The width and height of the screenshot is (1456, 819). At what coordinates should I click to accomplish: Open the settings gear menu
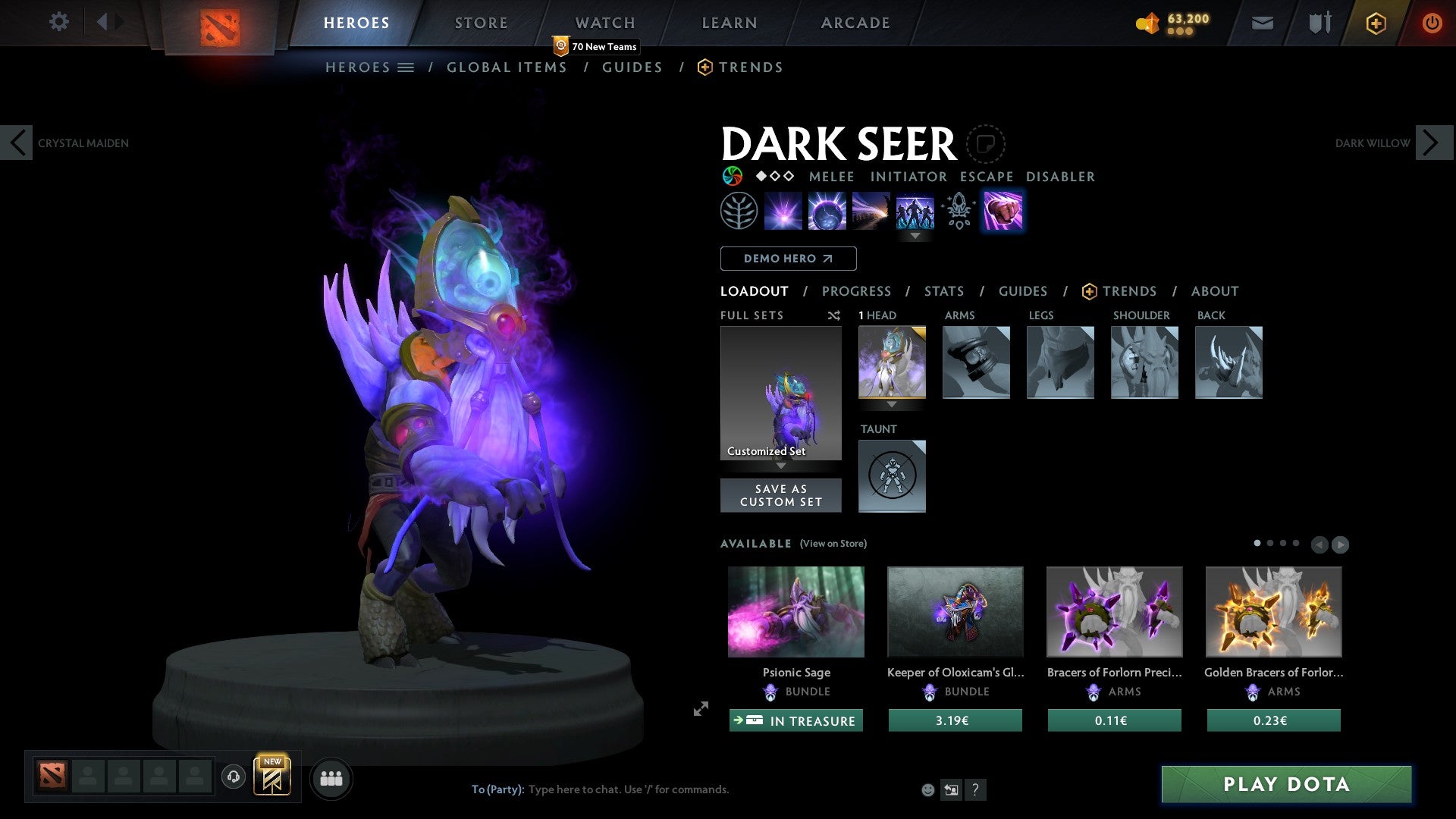[x=59, y=22]
